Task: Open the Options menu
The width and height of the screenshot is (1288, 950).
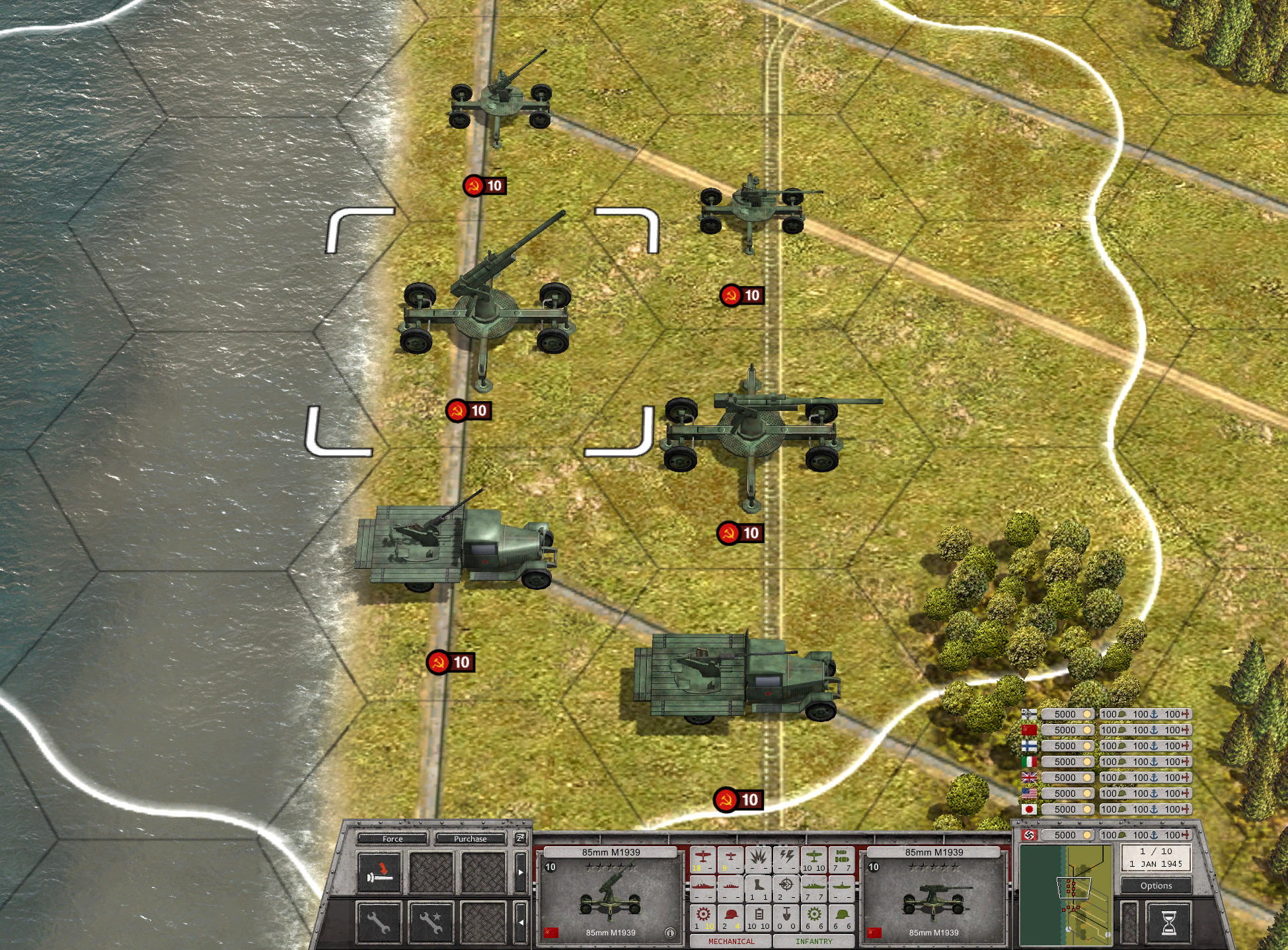Action: pyautogui.click(x=1157, y=885)
